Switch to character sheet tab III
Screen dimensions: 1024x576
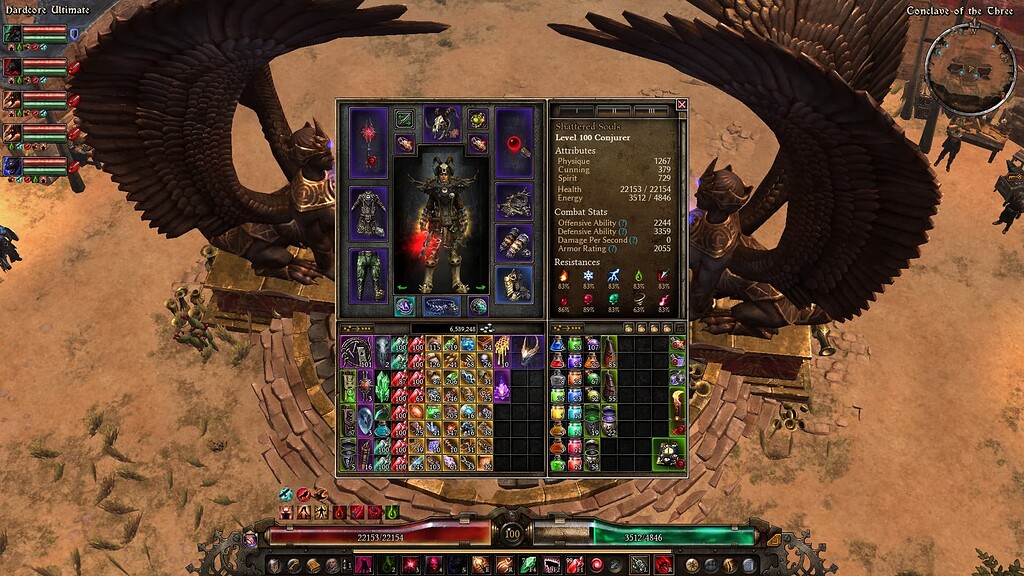click(651, 110)
